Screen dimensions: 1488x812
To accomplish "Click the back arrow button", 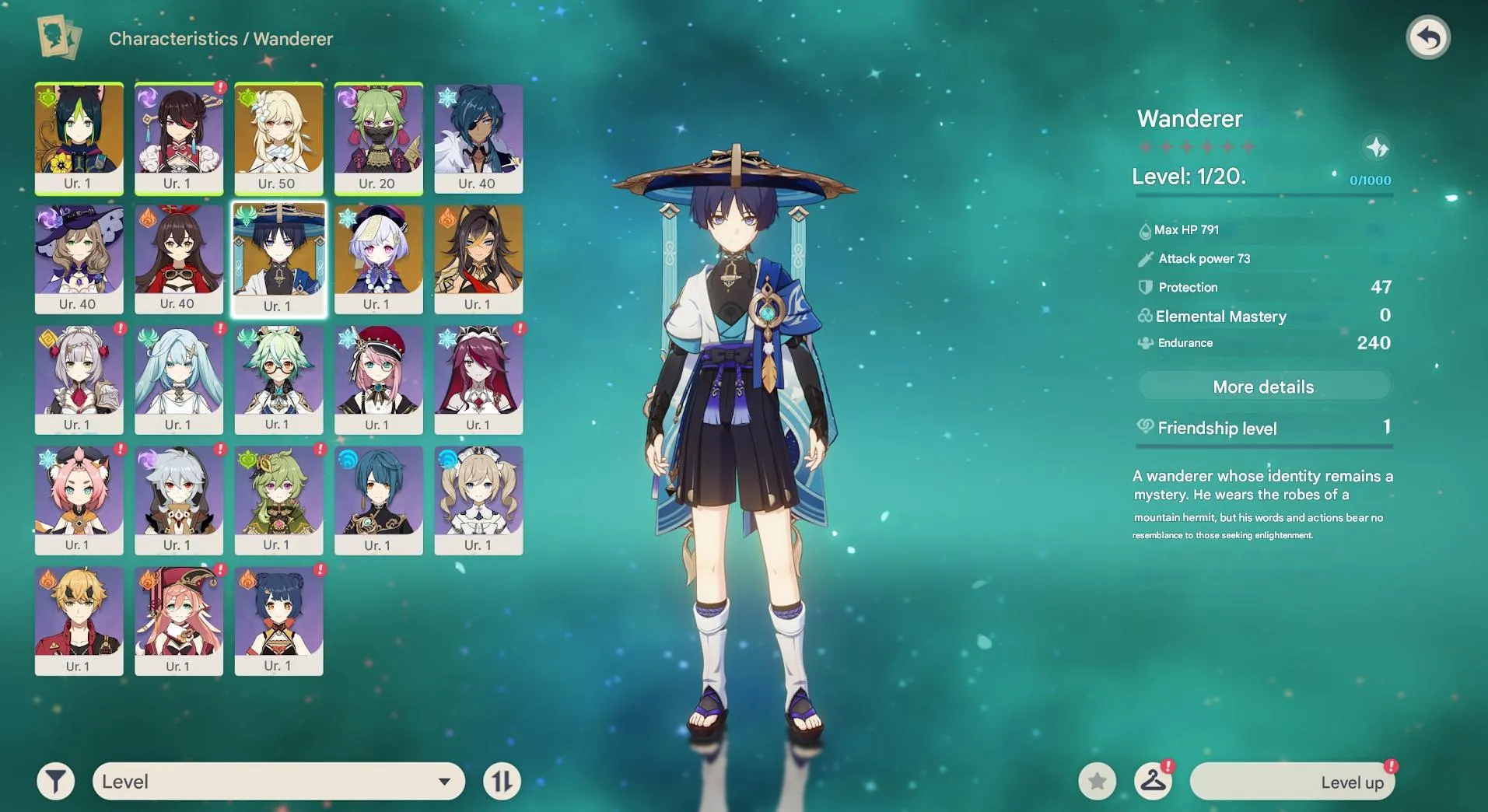I will tap(1427, 37).
